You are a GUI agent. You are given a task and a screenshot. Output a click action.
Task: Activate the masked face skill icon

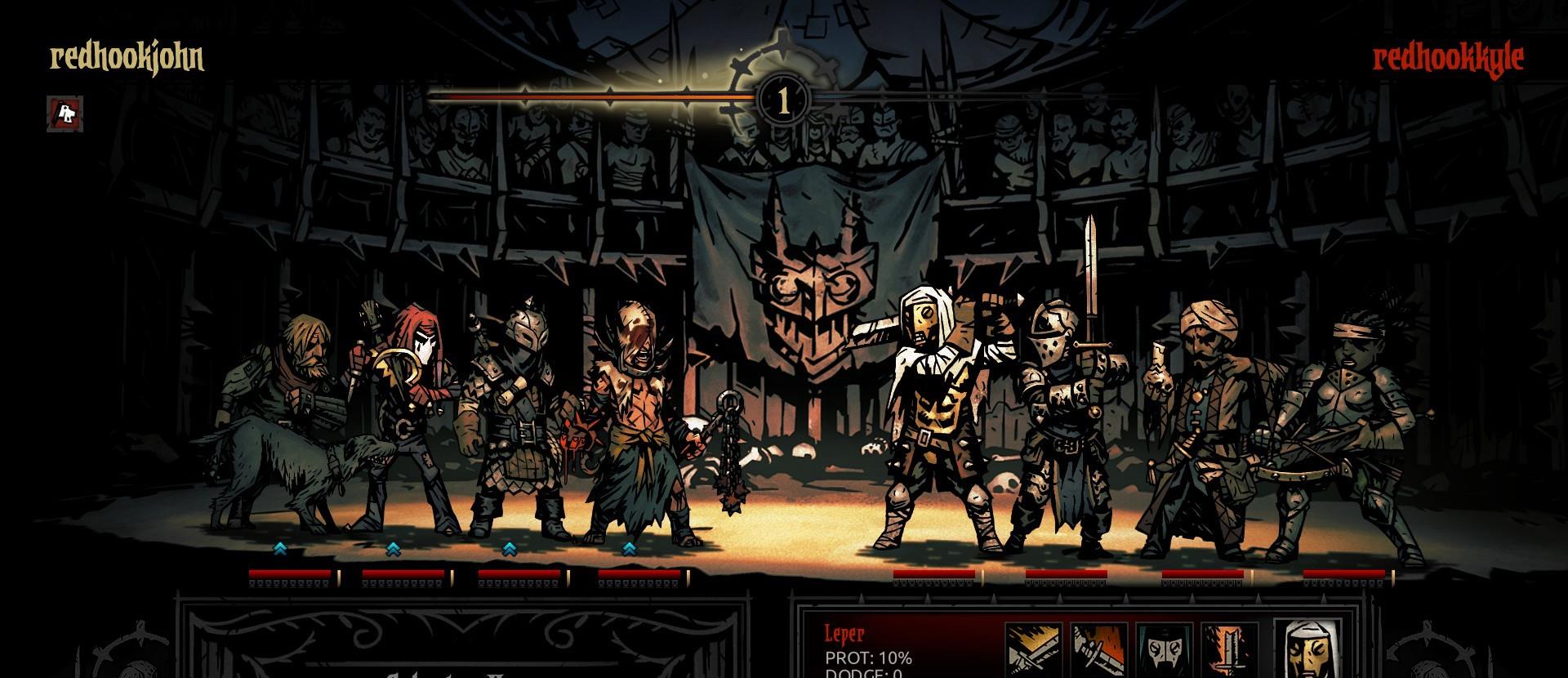coord(1164,651)
